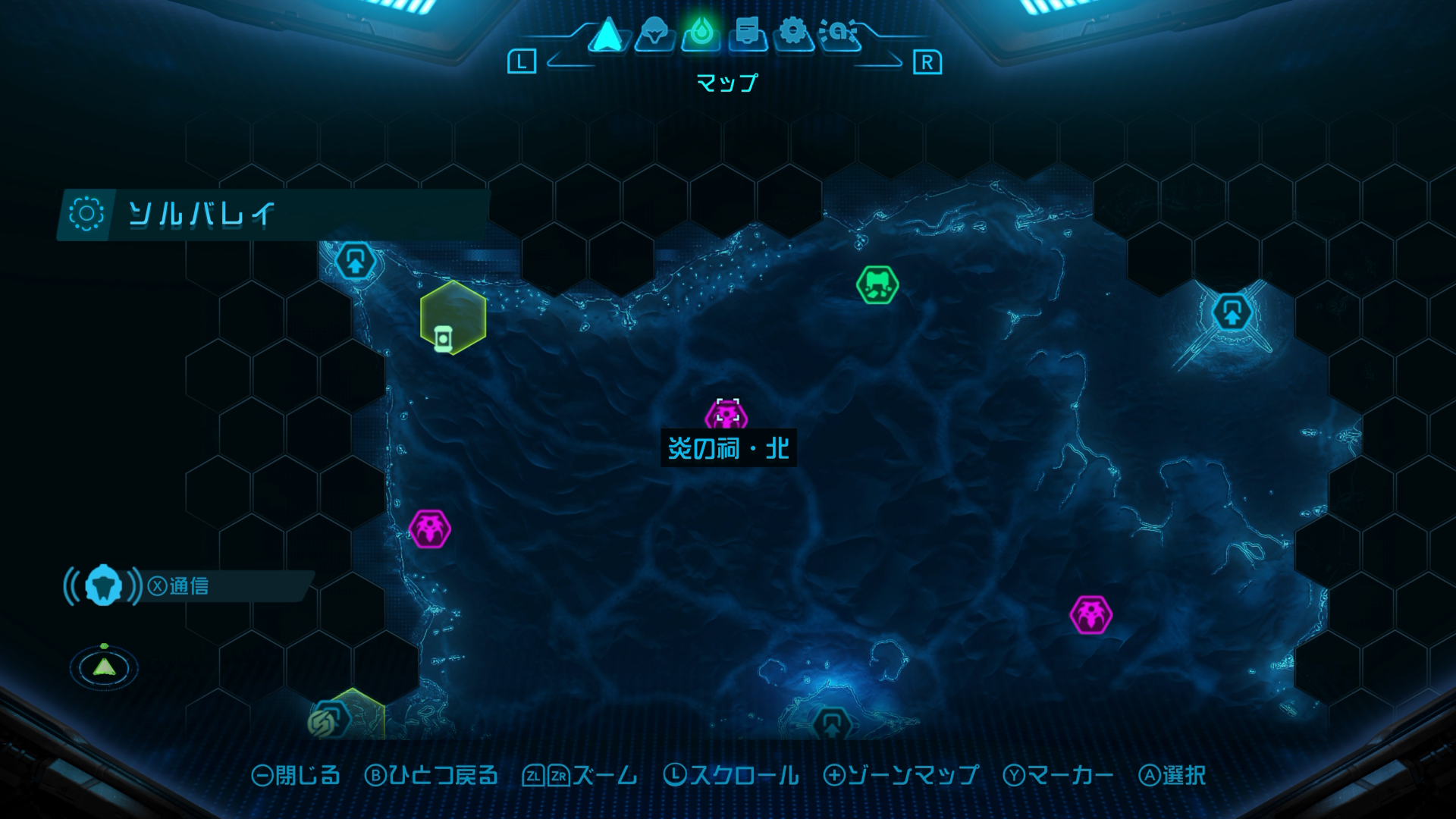This screenshot has width=1456, height=819.
Task: Switch to the arrow-shaped navigation tab
Action: pos(607,34)
